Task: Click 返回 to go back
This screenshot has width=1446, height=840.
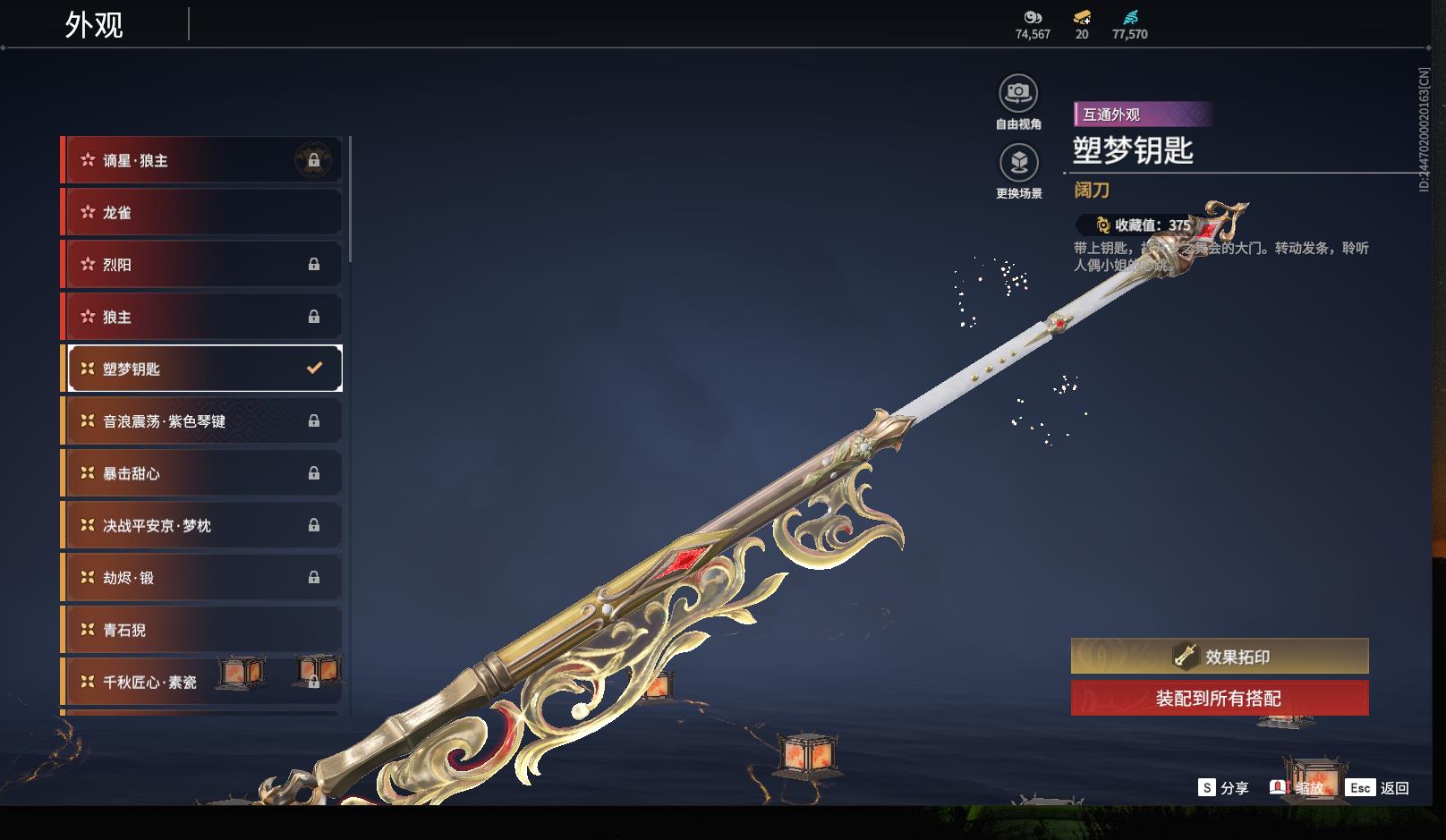Action: pyautogui.click(x=1379, y=788)
